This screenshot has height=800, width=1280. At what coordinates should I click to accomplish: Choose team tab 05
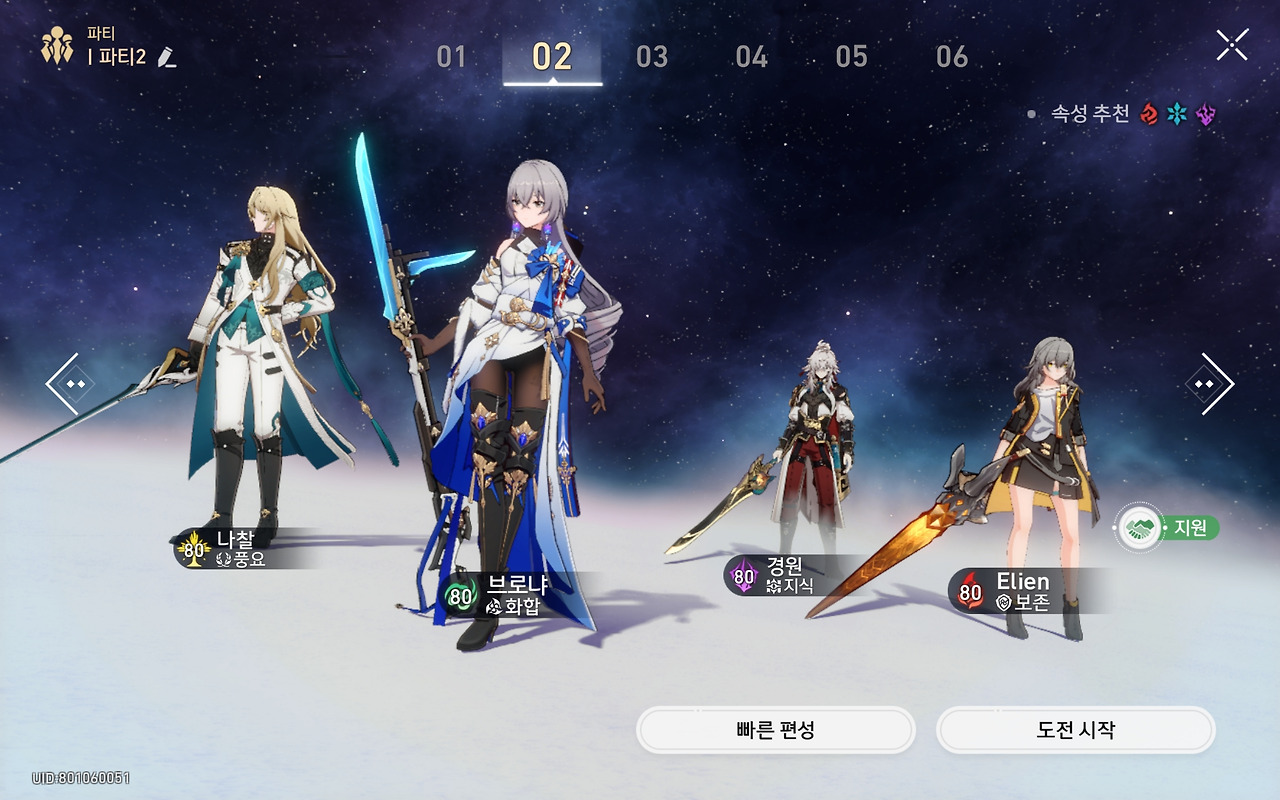(852, 57)
